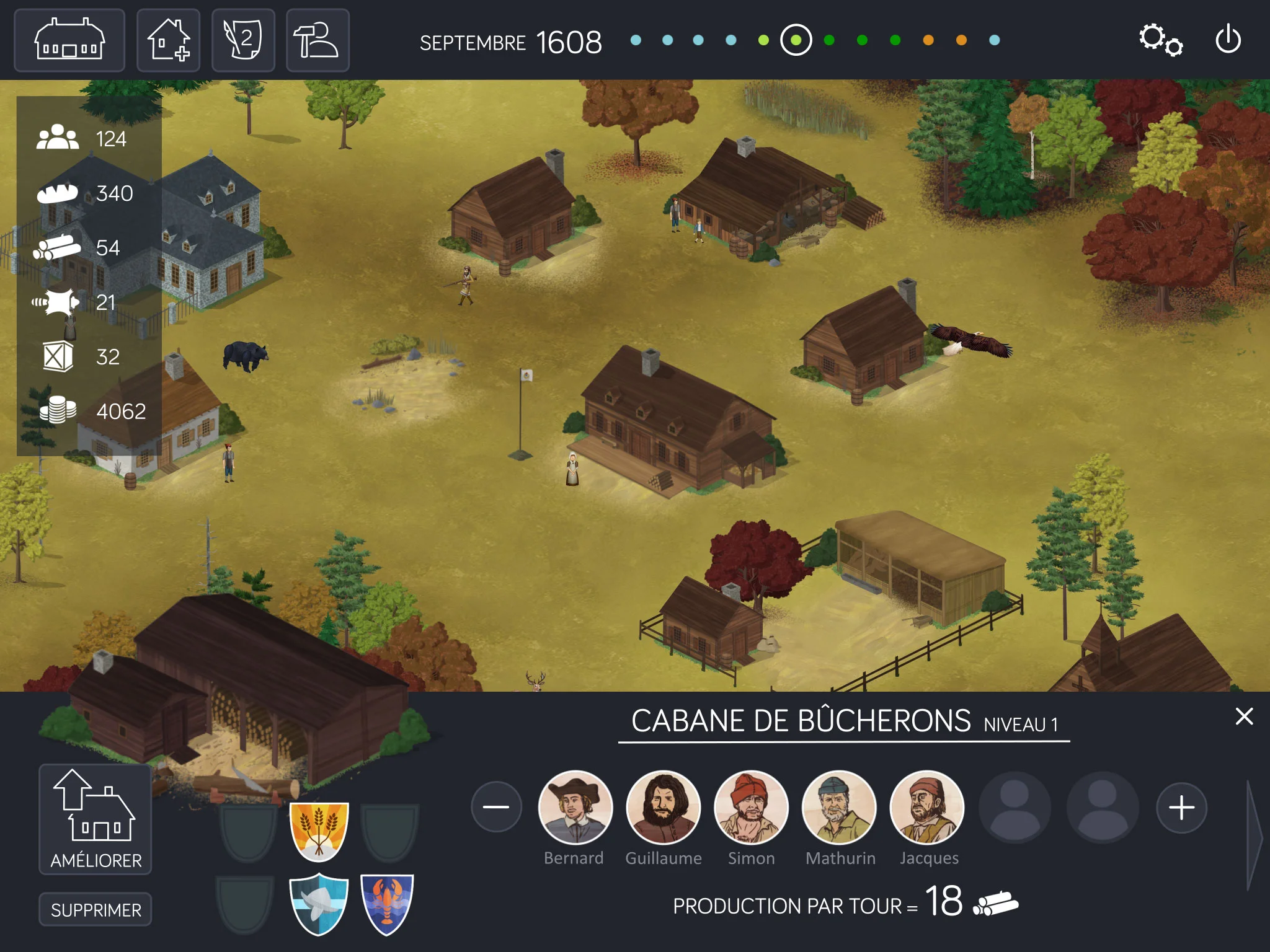Screen dimensions: 1270x952
Task: Select the circled current turn marker
Action: pos(796,40)
